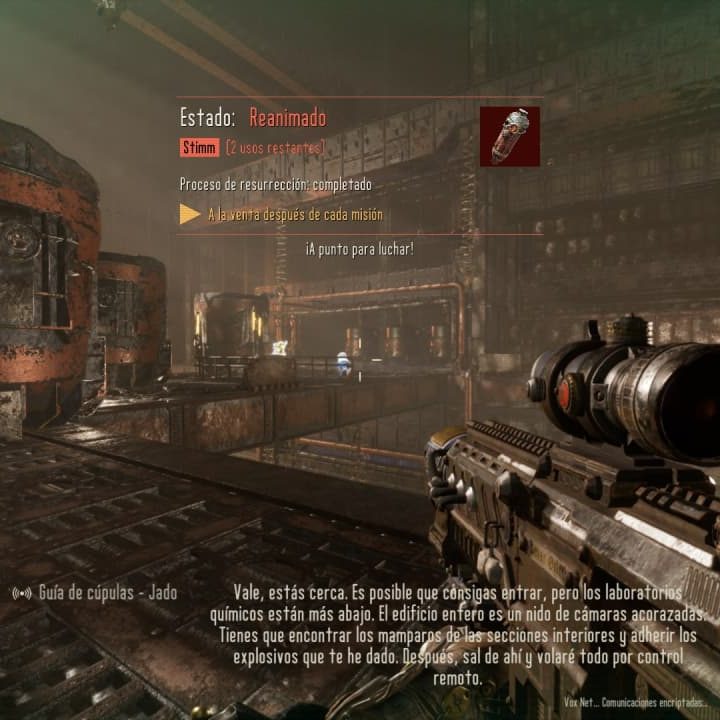Image resolution: width=720 pixels, height=720 pixels.
Task: Choose the 'A la venta después de cada misión' entry
Action: (295, 214)
